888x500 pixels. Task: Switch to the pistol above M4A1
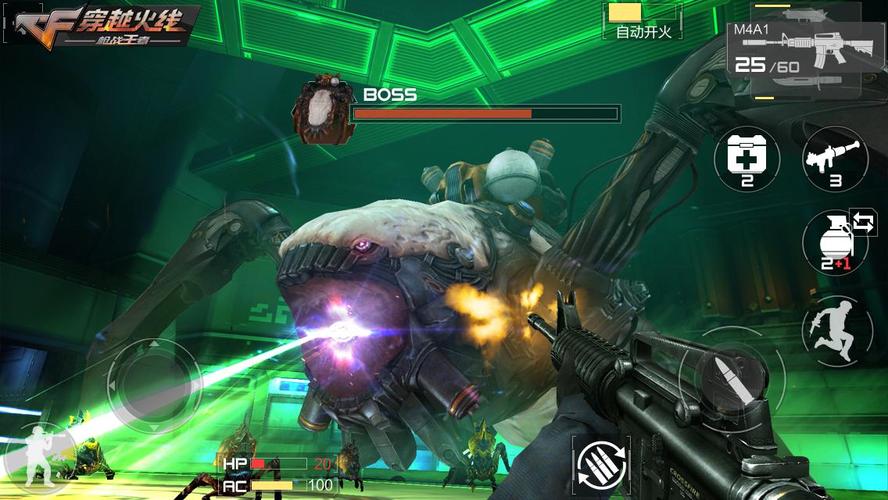[x=807, y=13]
